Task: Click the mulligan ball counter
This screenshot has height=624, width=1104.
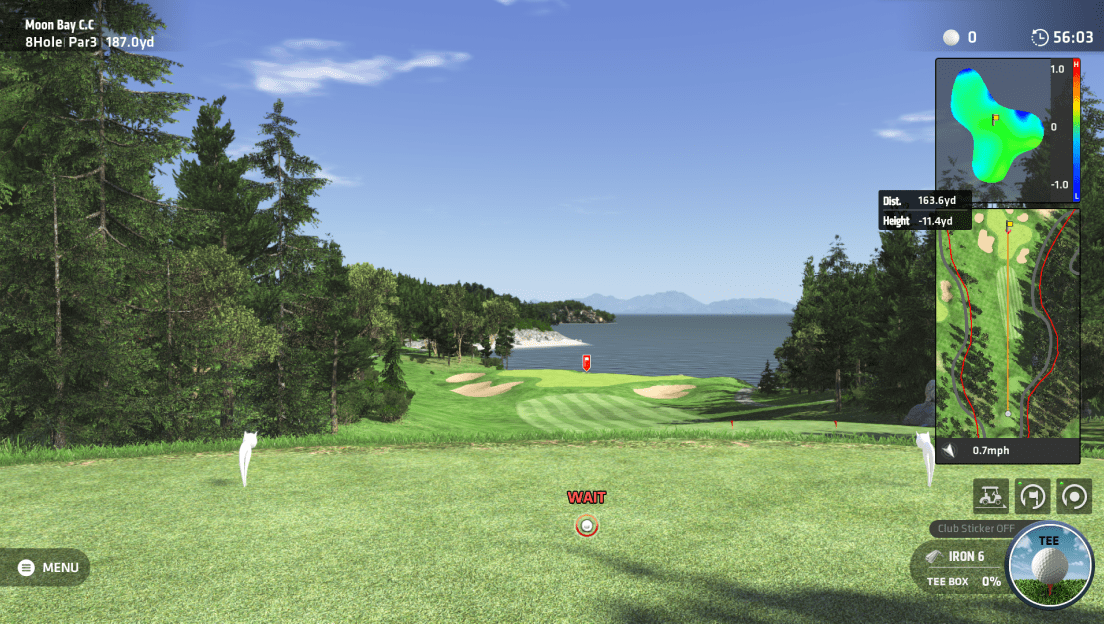Action: (961, 38)
